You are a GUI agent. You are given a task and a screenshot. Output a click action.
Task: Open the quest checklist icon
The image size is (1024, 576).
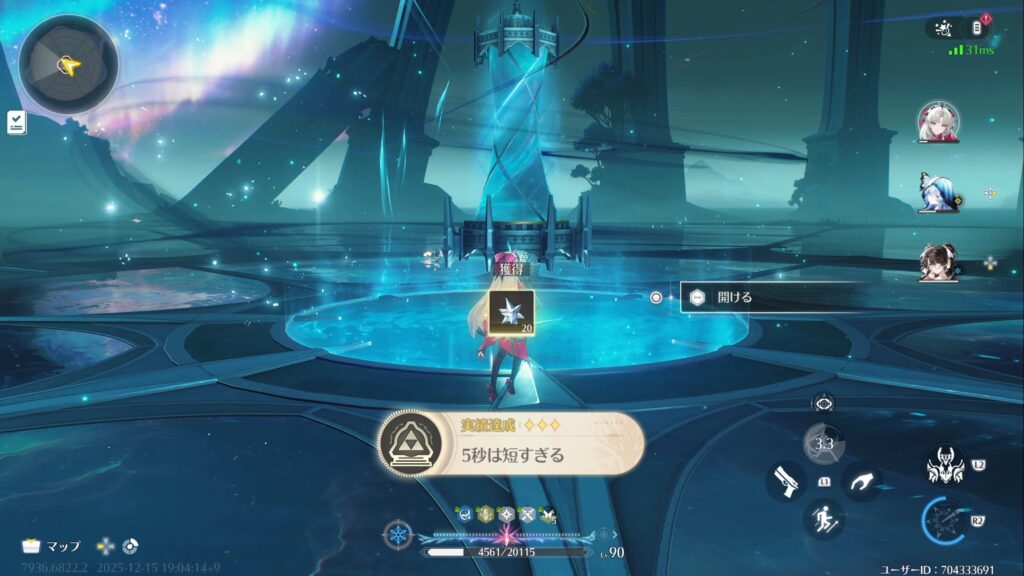(x=16, y=123)
